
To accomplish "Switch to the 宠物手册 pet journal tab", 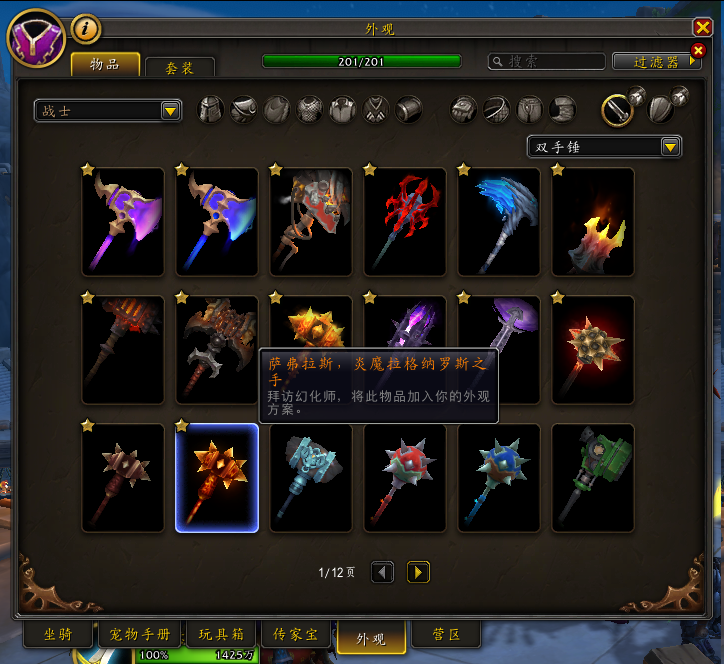I will 139,634.
